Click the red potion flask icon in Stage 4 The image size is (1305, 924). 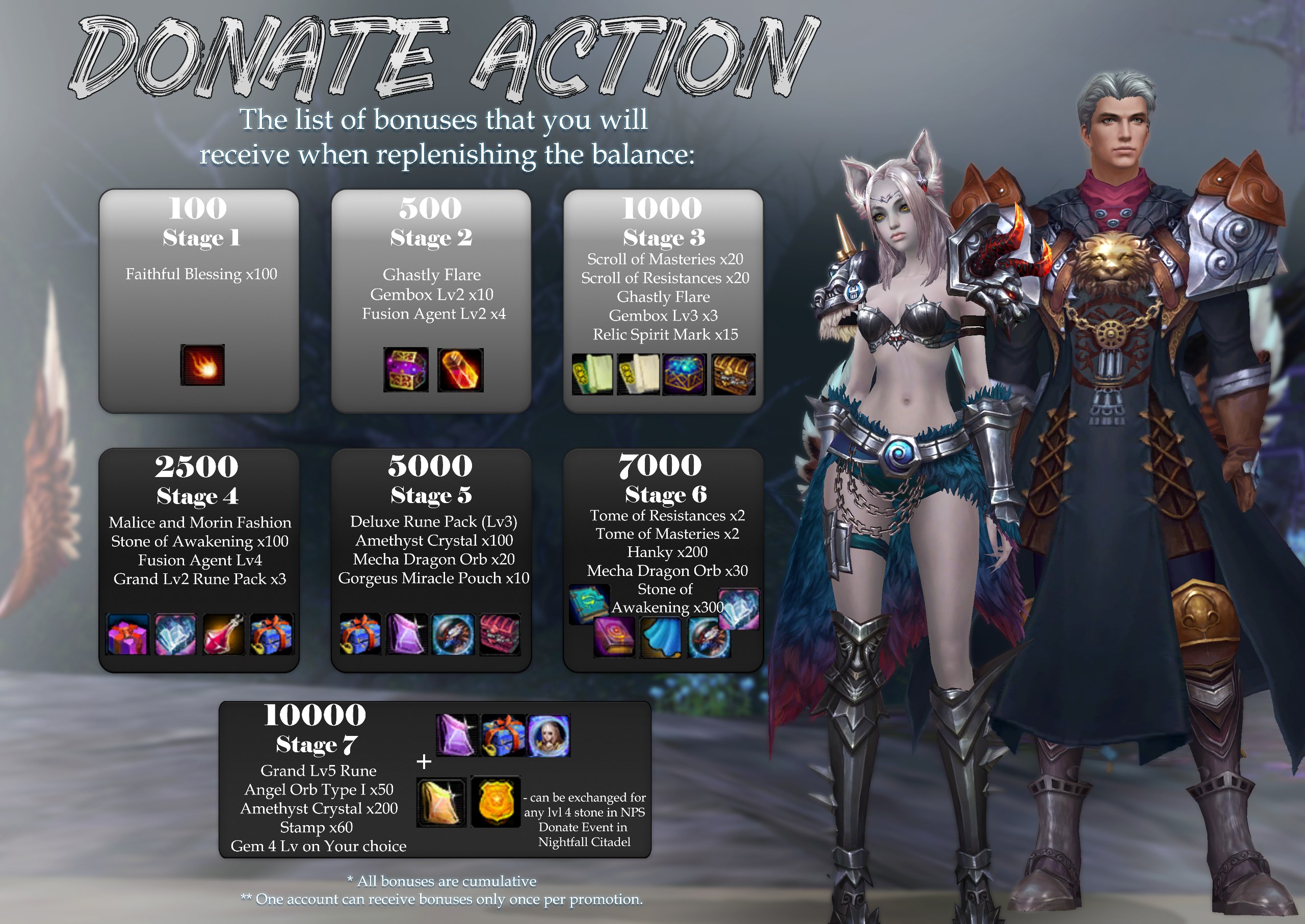[224, 634]
